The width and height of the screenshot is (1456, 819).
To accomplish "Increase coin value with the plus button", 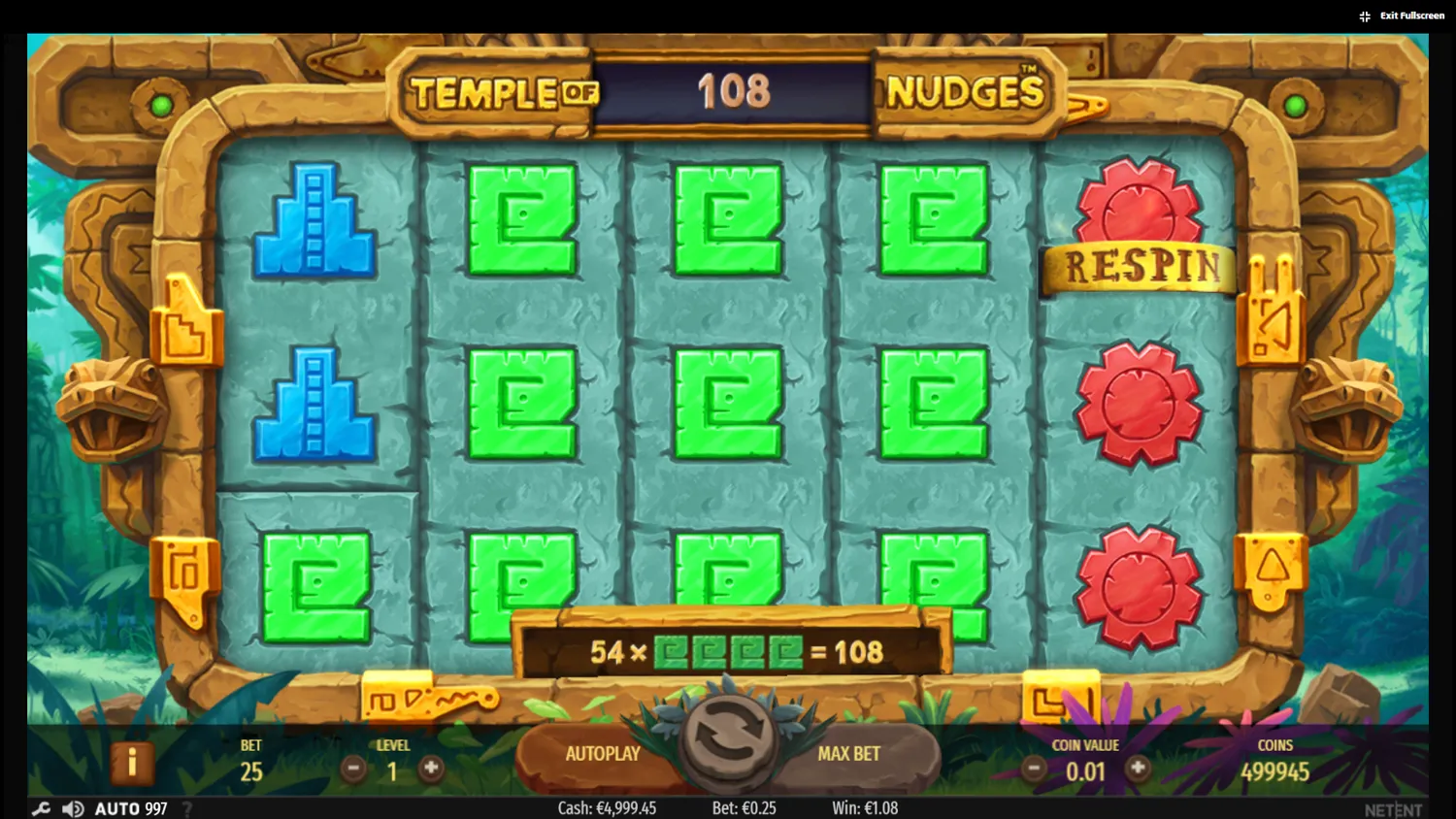I will point(1136,767).
